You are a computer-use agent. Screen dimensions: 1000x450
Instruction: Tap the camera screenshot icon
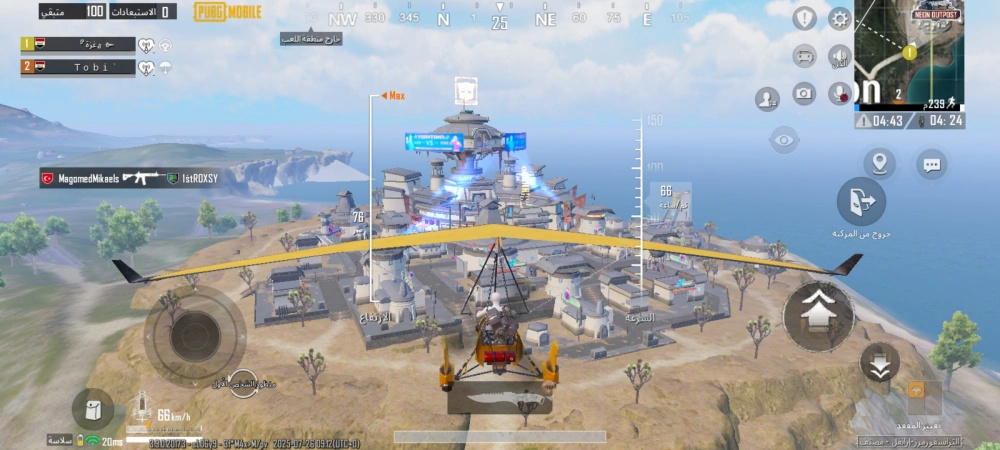pyautogui.click(x=804, y=94)
